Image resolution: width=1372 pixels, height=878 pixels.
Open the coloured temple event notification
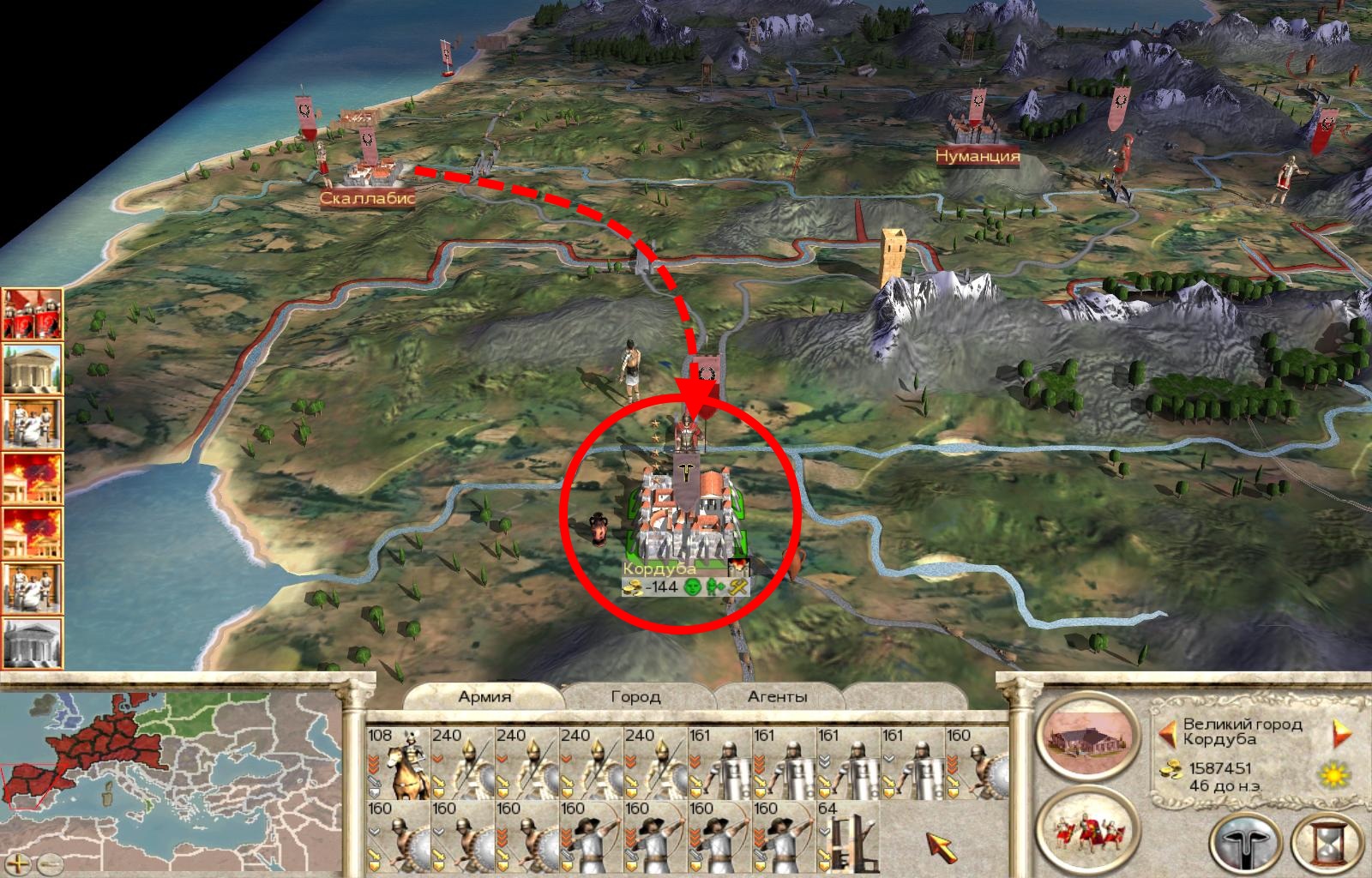tap(33, 369)
